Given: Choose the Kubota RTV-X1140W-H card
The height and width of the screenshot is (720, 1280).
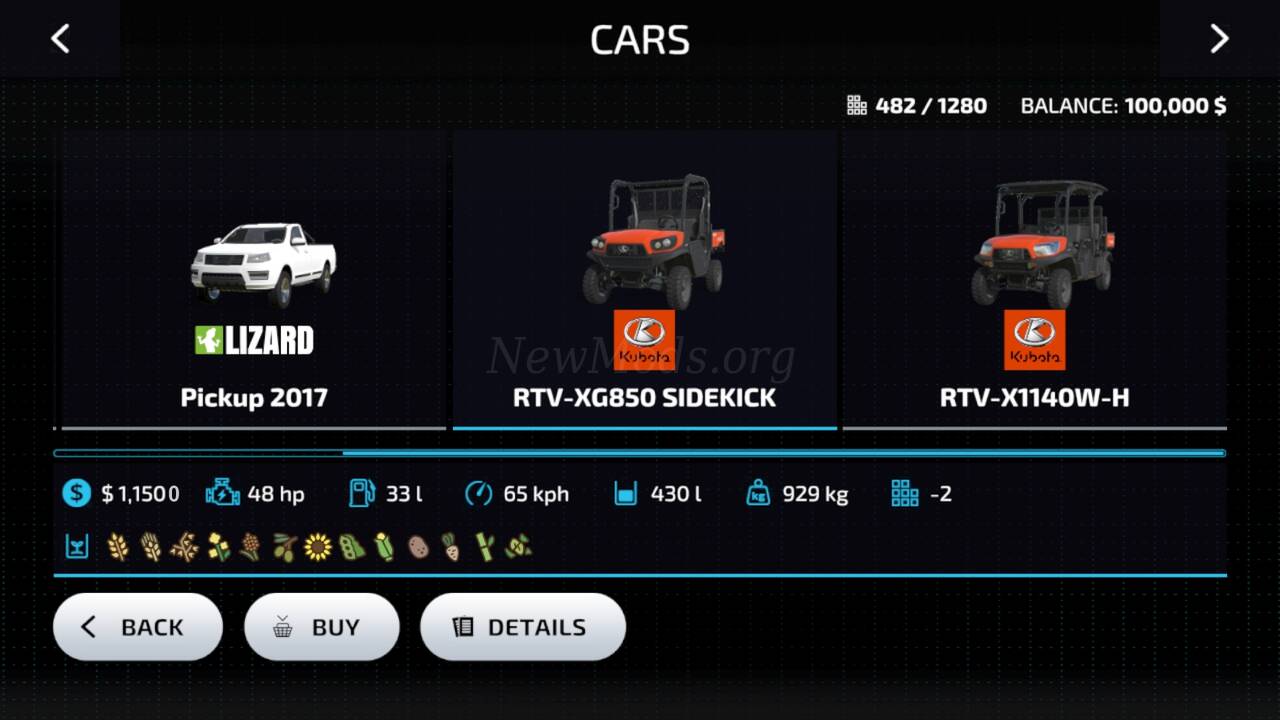Looking at the screenshot, I should (x=1034, y=280).
